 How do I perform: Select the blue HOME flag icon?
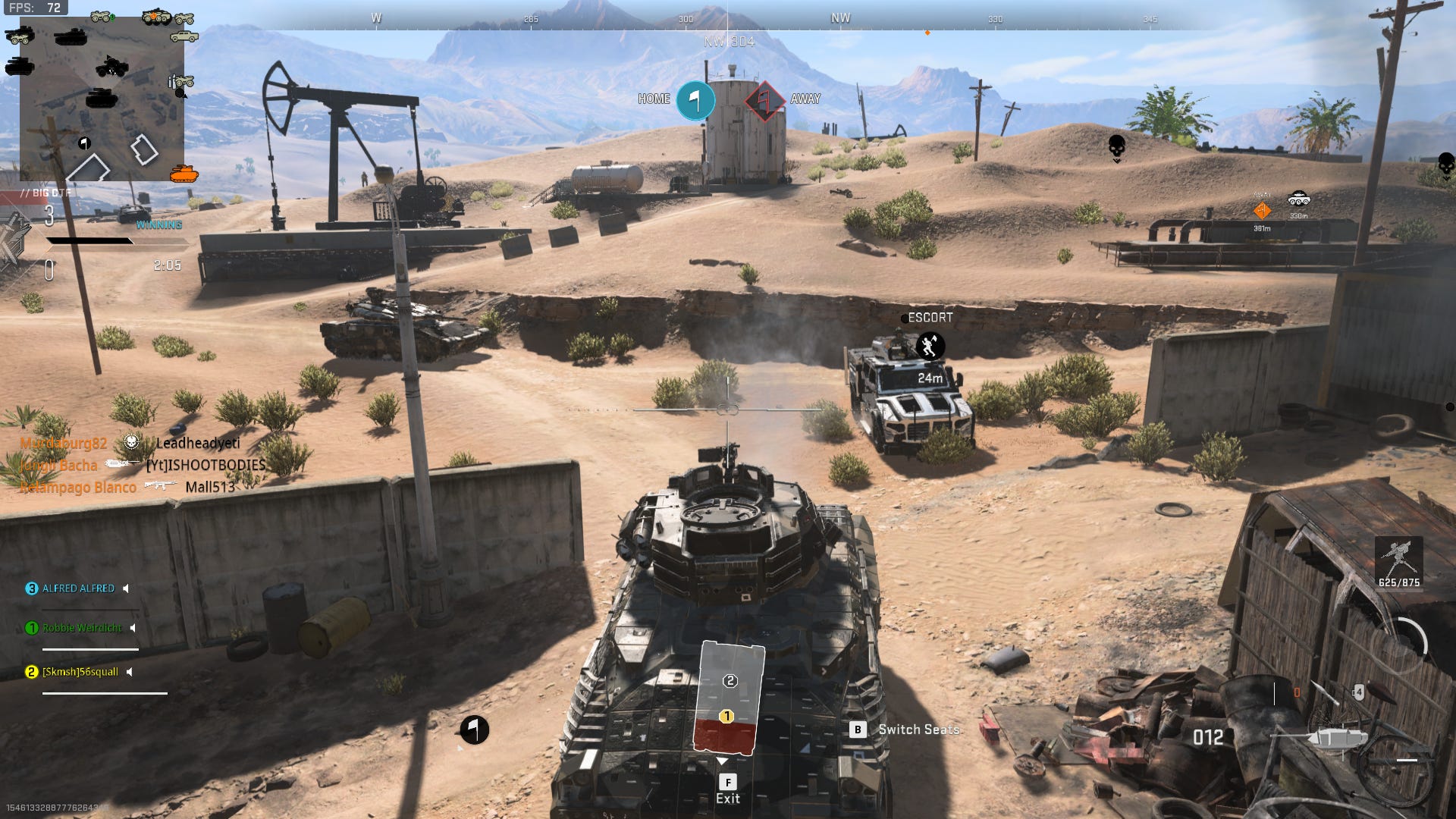[695, 100]
